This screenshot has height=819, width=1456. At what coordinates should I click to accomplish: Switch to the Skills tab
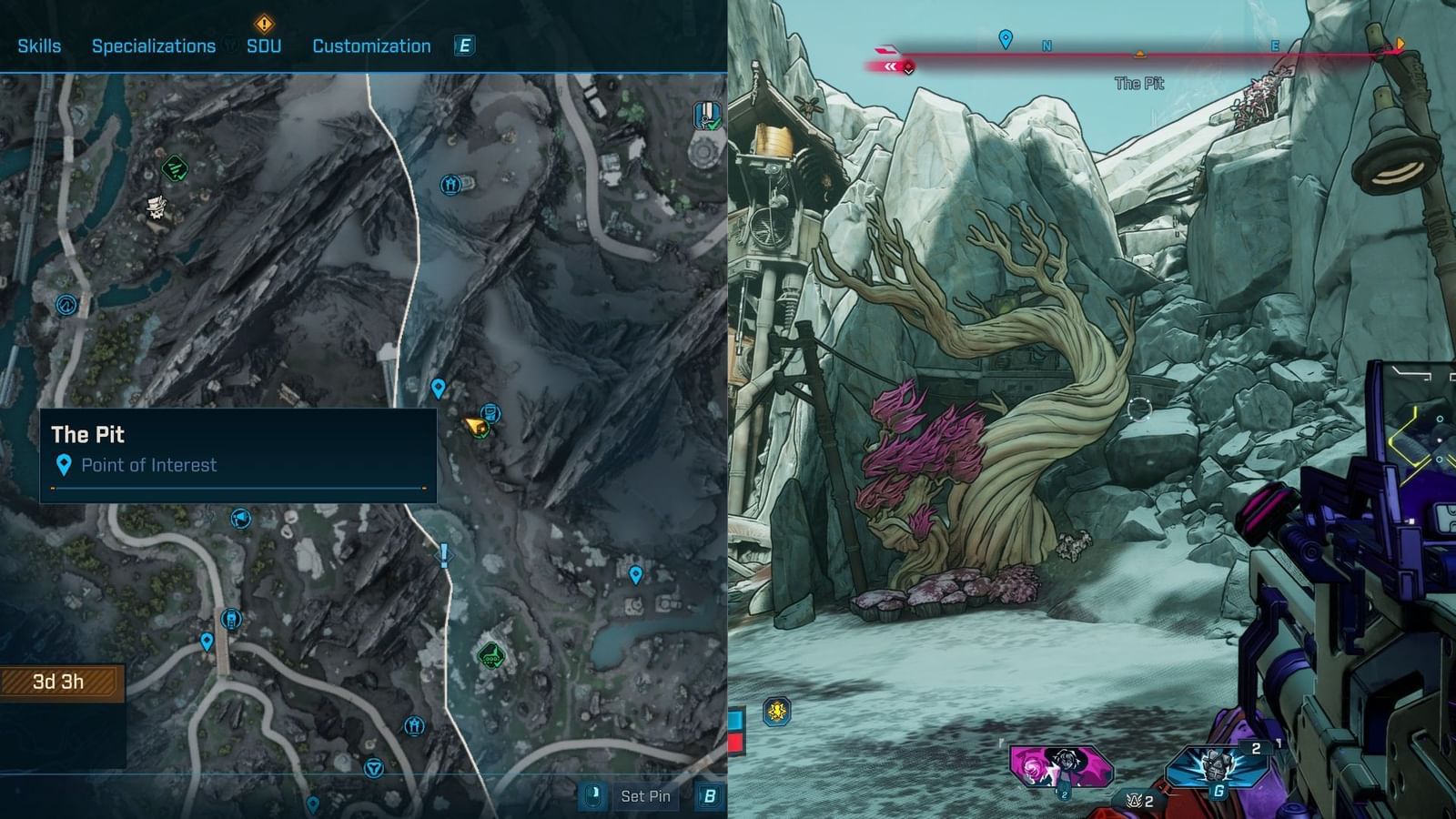(x=38, y=45)
